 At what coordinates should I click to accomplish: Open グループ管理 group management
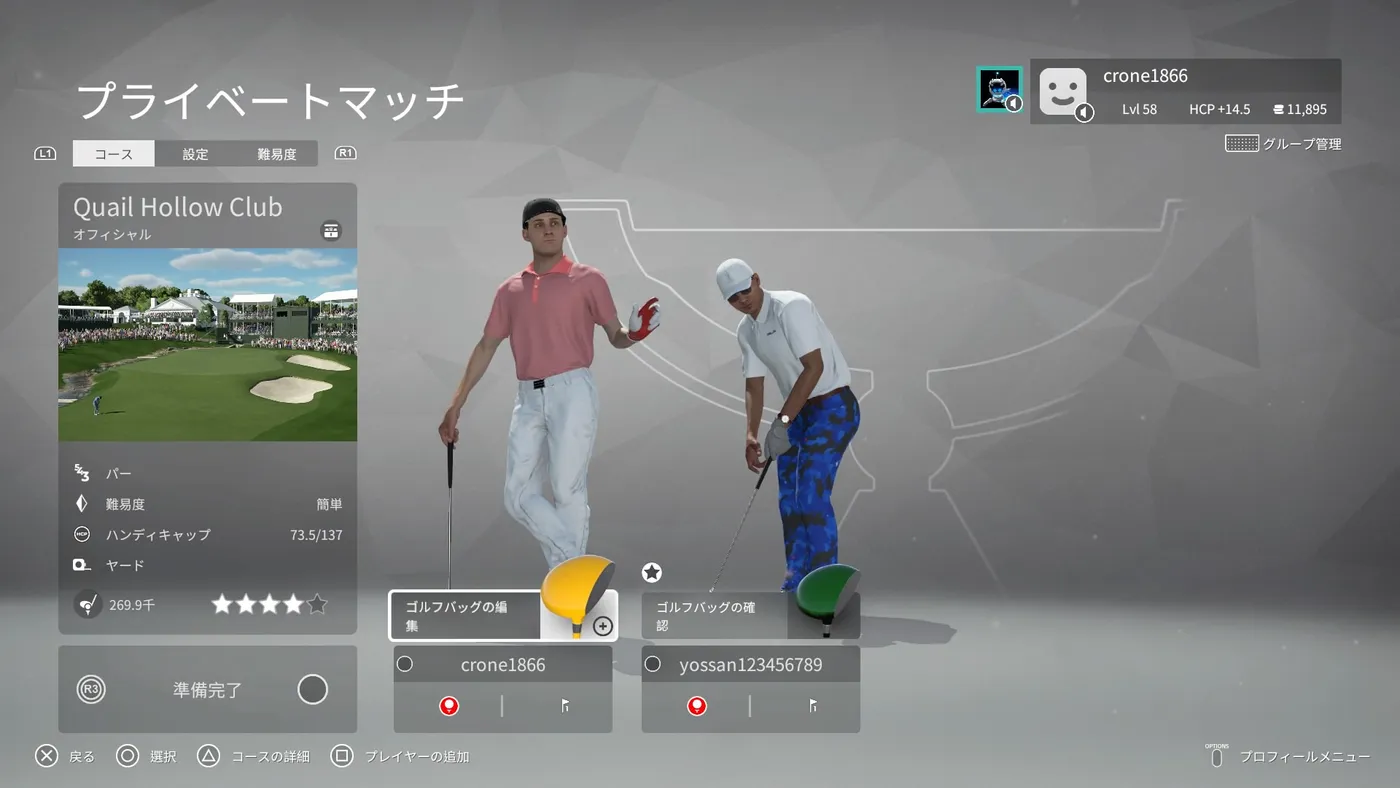[x=1284, y=144]
